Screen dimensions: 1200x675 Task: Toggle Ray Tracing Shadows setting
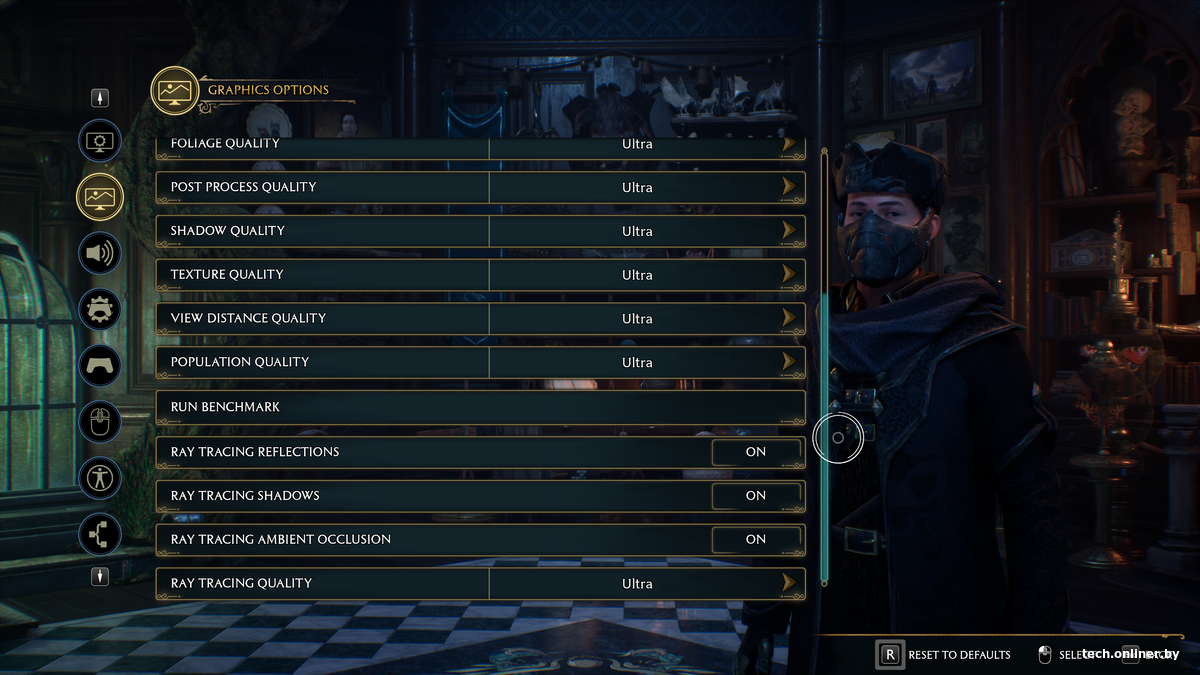[756, 496]
